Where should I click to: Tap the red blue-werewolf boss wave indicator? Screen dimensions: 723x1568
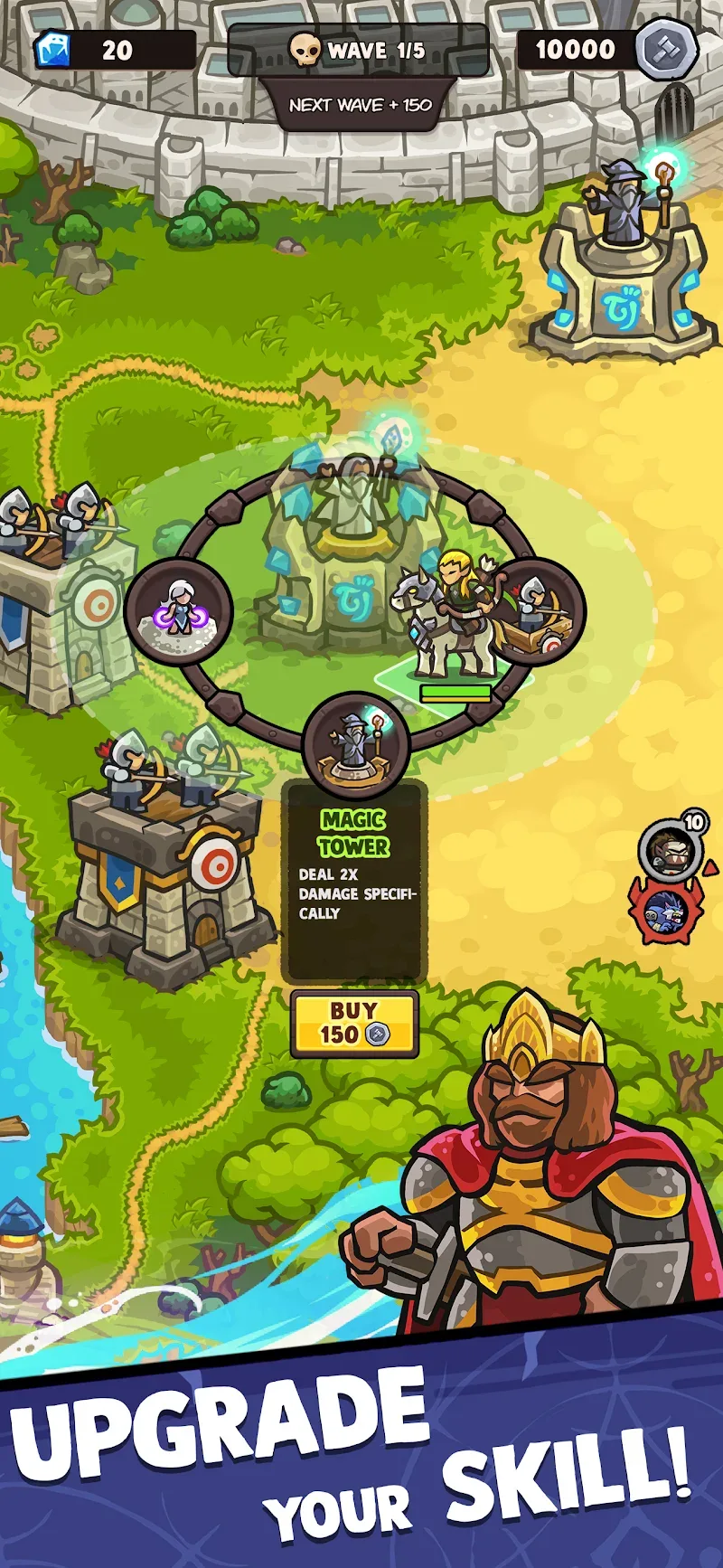[667, 913]
